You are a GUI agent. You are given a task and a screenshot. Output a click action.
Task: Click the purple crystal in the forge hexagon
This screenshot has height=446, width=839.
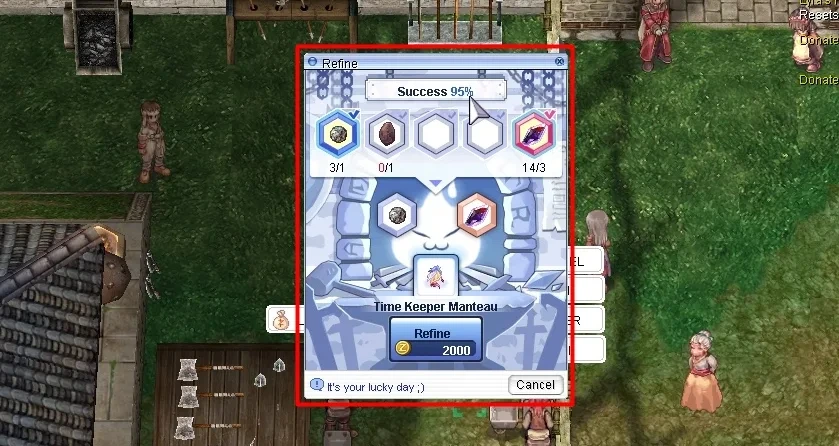point(476,215)
